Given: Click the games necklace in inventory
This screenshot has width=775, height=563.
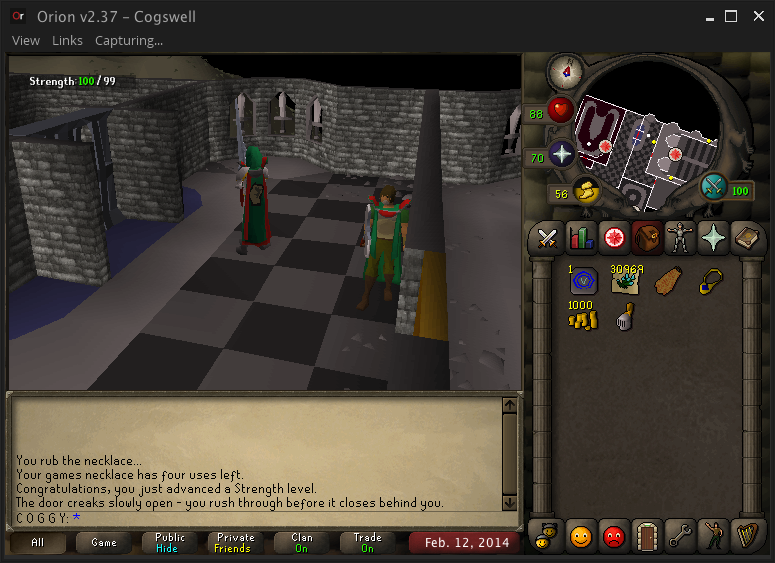Looking at the screenshot, I should [x=708, y=282].
